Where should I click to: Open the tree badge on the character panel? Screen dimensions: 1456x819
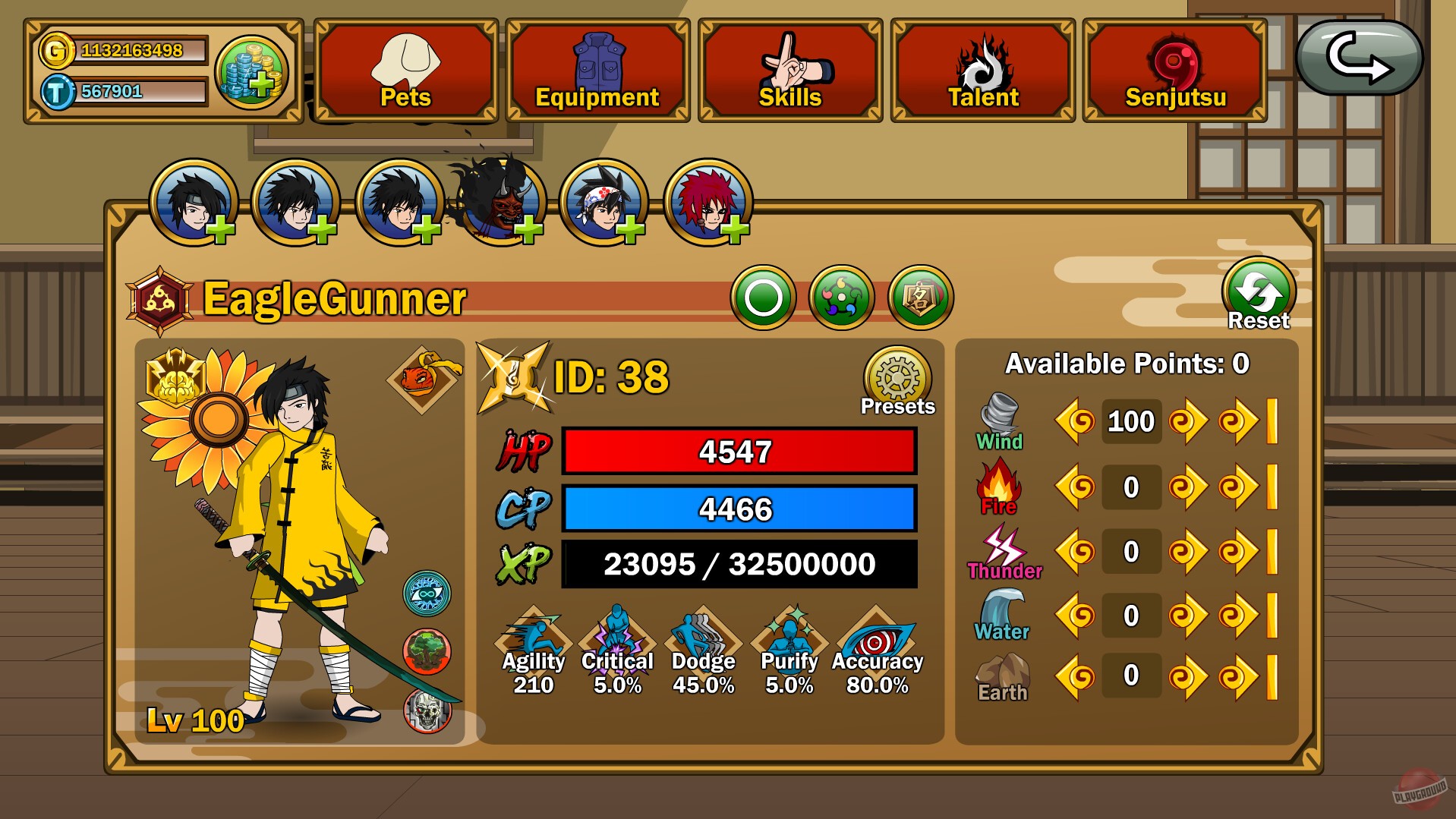tap(426, 649)
